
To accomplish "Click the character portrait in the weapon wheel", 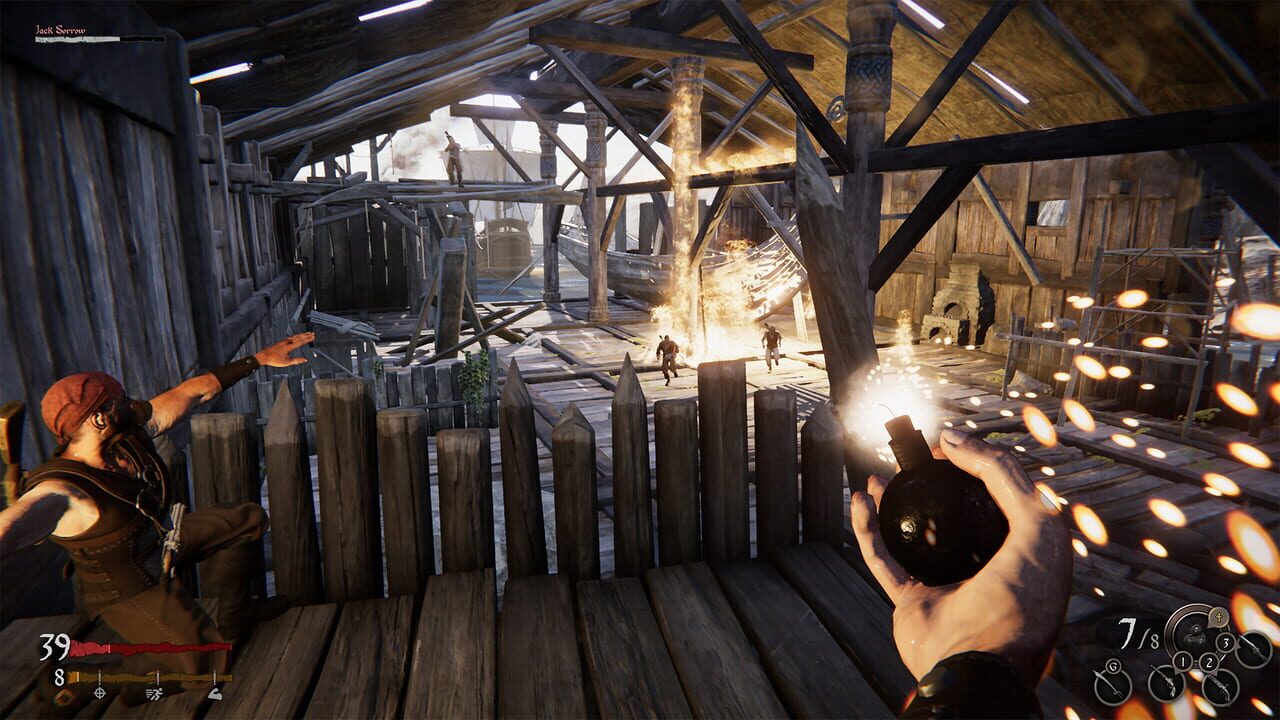I will (1195, 636).
